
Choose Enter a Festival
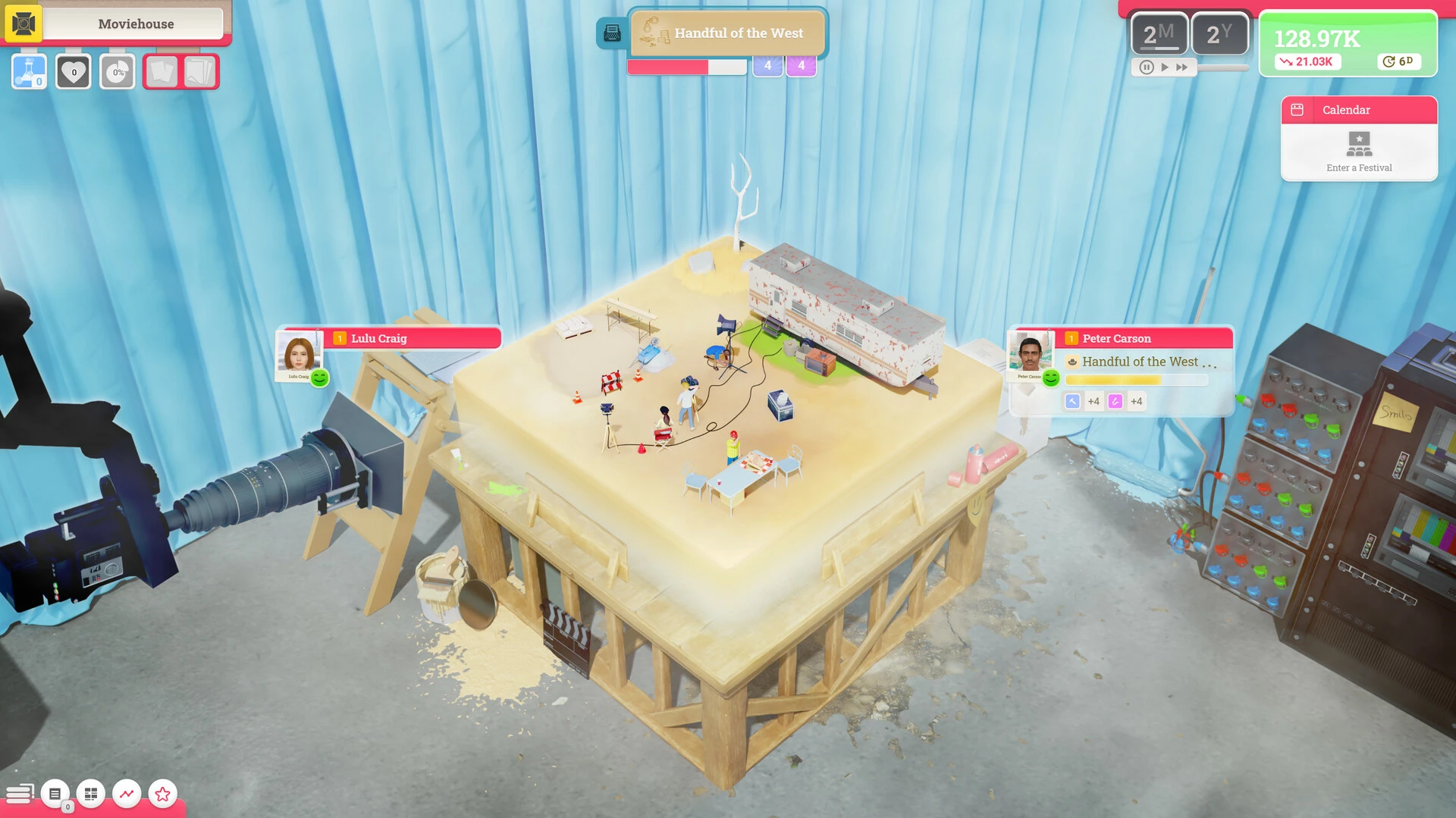pos(1359,151)
